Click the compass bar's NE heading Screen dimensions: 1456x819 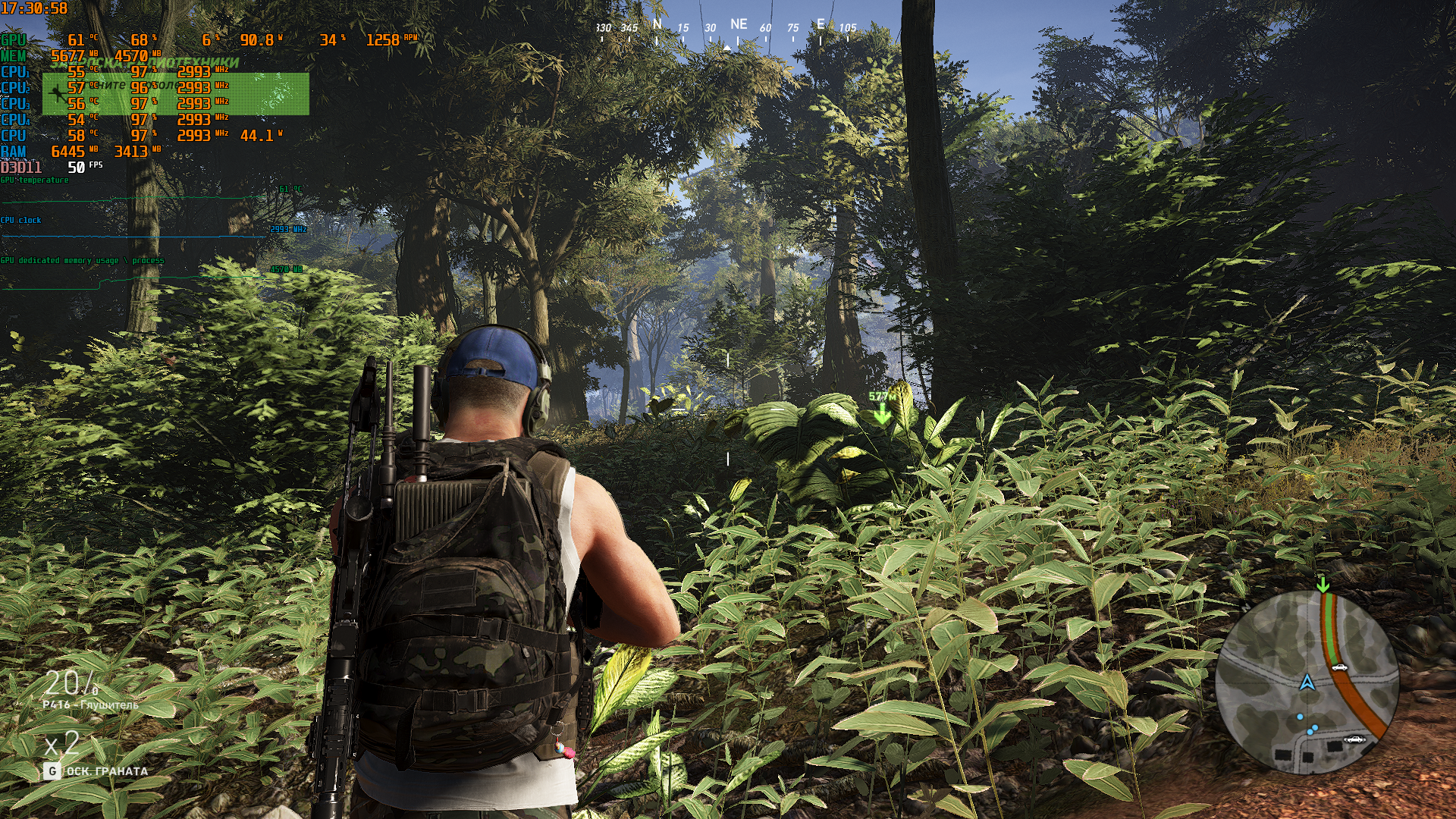[738, 25]
